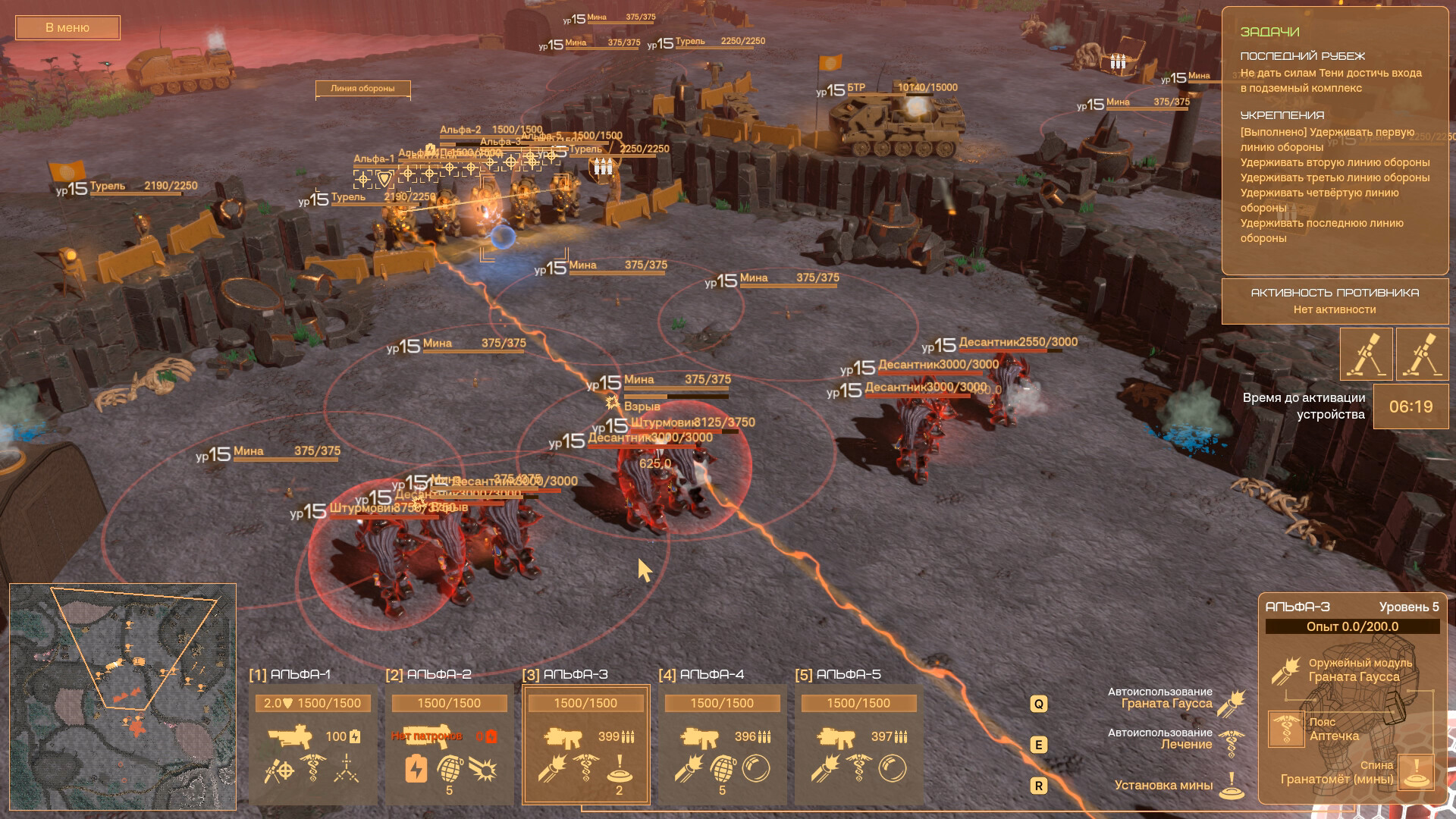The height and width of the screenshot is (819, 1456).
Task: Click the Активность противника panel
Action: coord(1335,301)
